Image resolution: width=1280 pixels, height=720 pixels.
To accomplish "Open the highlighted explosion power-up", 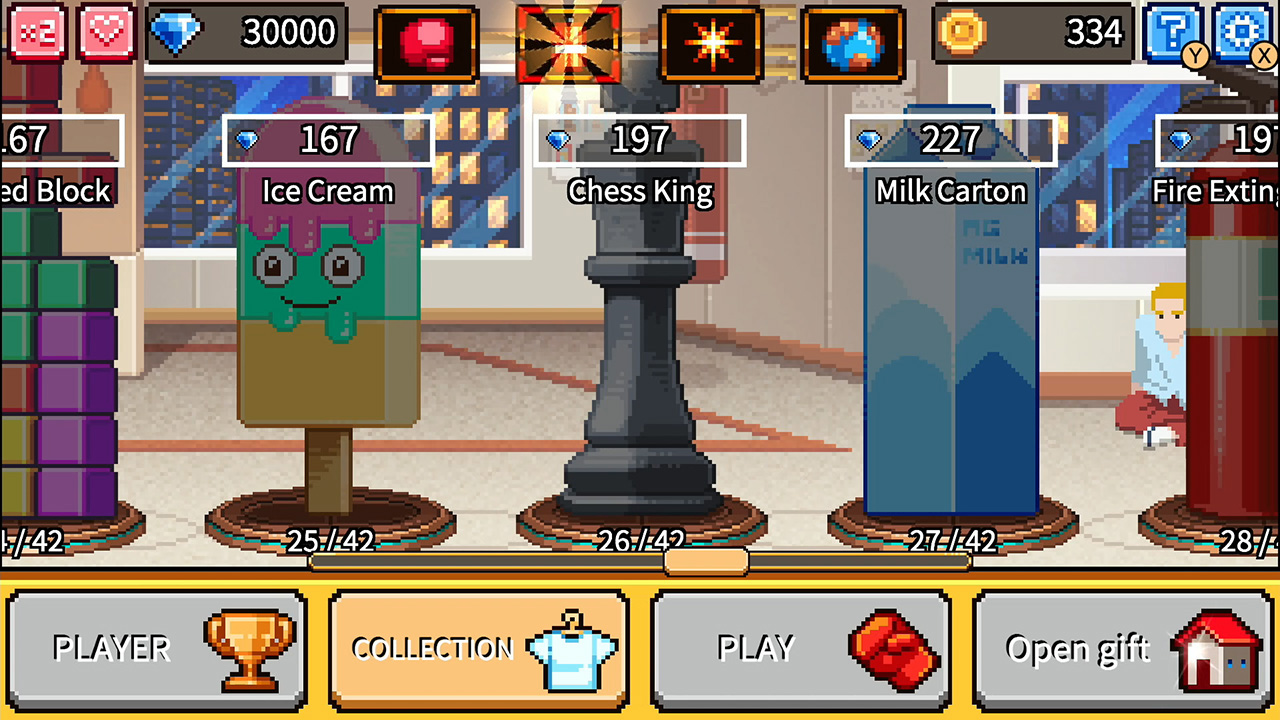I will tap(570, 41).
